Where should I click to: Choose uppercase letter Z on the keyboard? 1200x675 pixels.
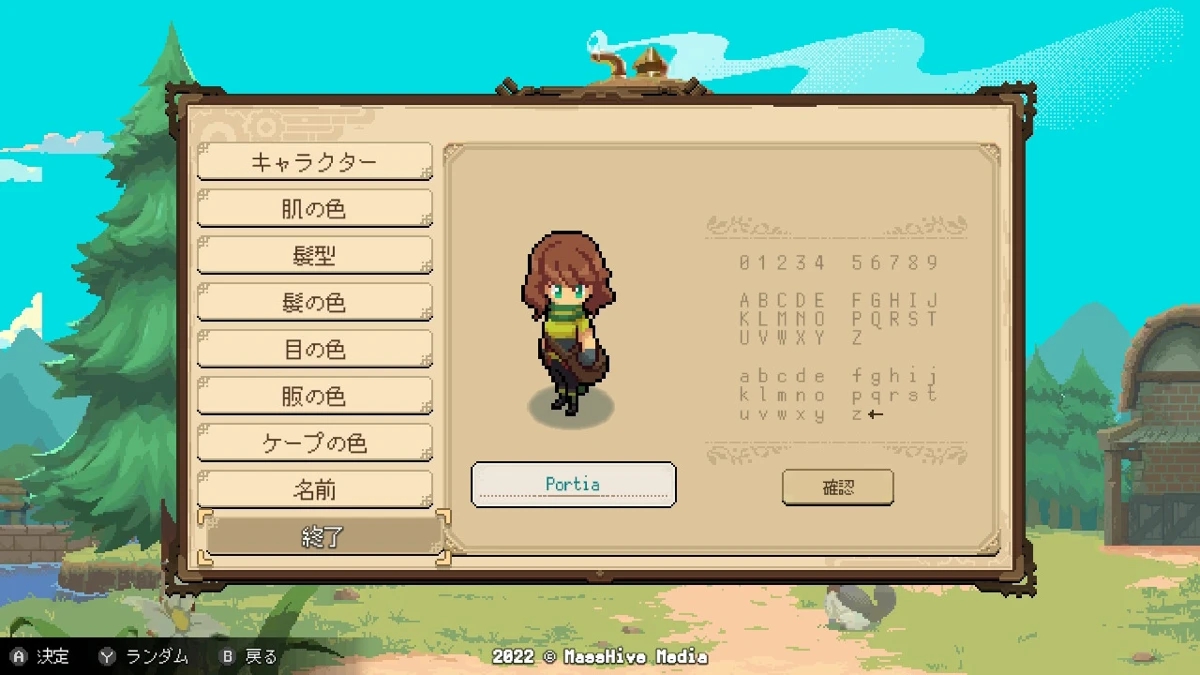click(857, 338)
